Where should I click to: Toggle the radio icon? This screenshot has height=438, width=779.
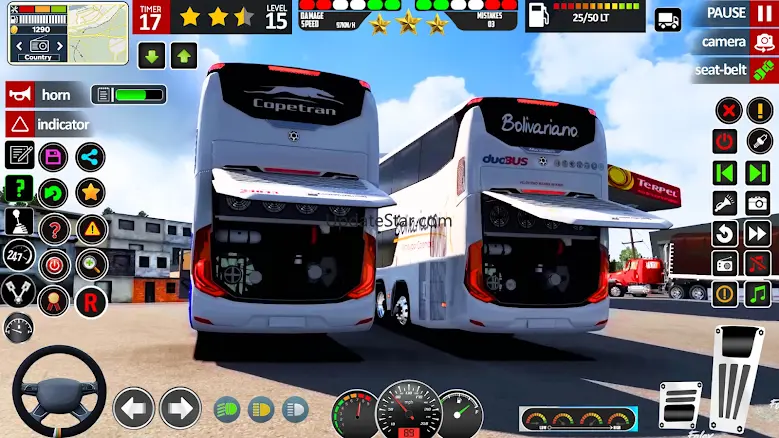pos(725,264)
